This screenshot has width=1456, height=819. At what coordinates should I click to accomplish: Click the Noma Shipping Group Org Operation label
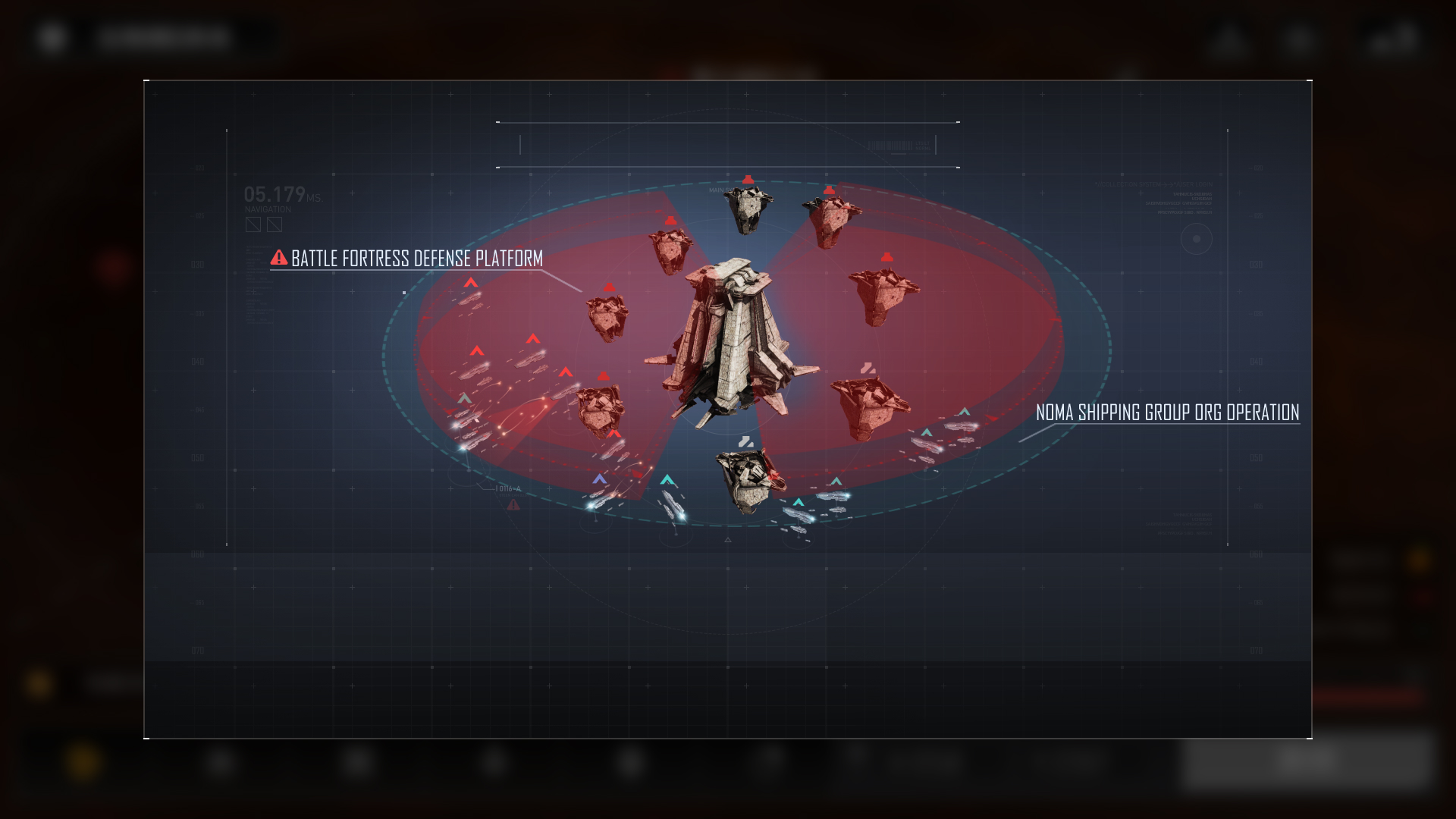[x=1167, y=413]
